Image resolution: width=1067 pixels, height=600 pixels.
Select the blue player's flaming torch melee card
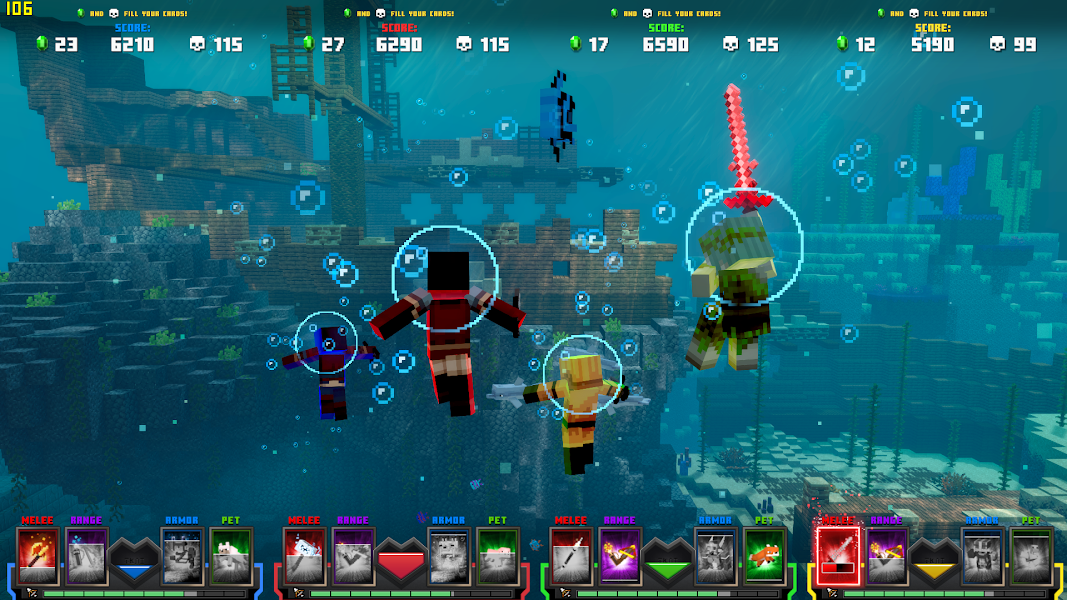pos(37,556)
